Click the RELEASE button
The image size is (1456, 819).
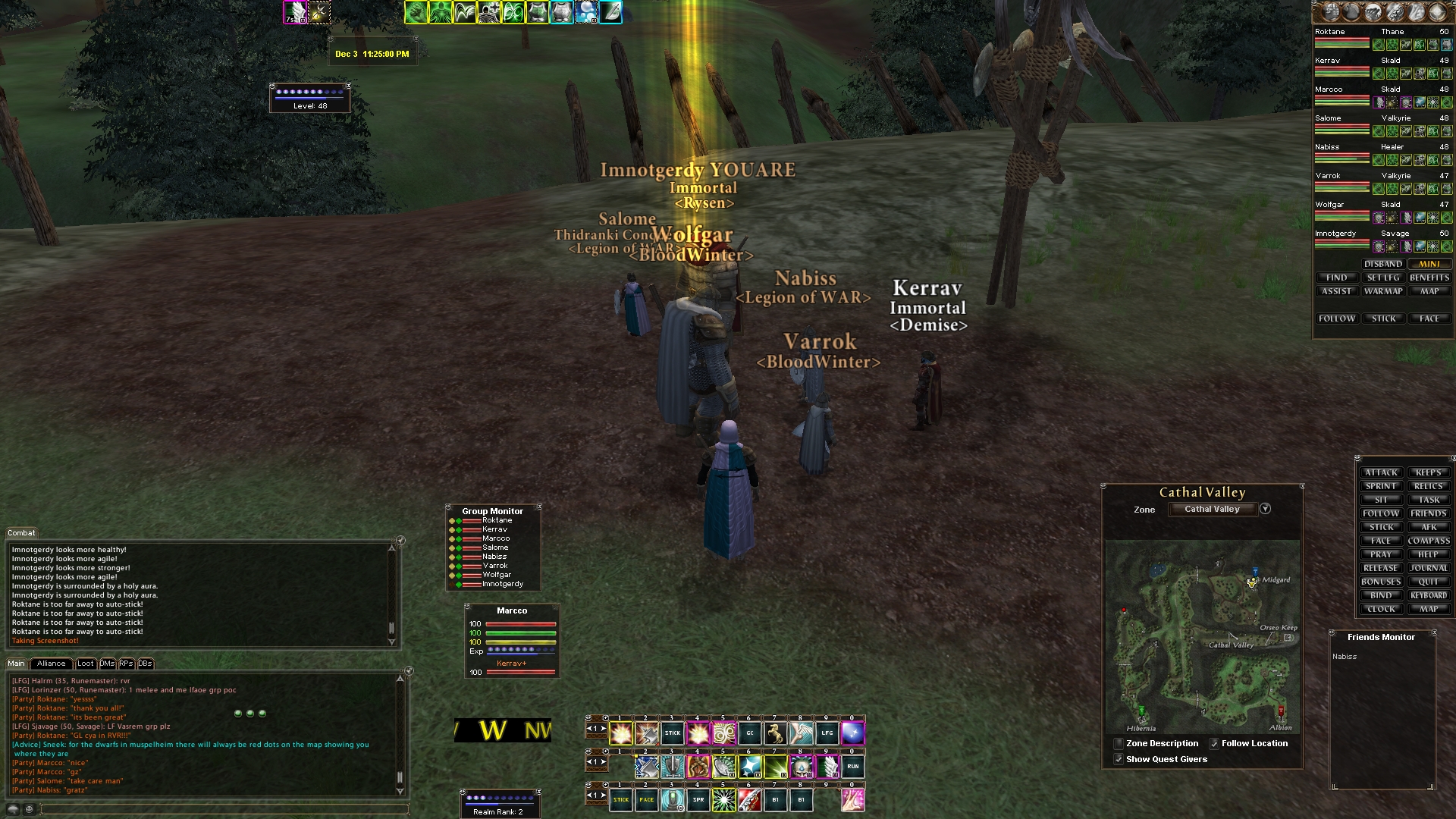(x=1381, y=568)
